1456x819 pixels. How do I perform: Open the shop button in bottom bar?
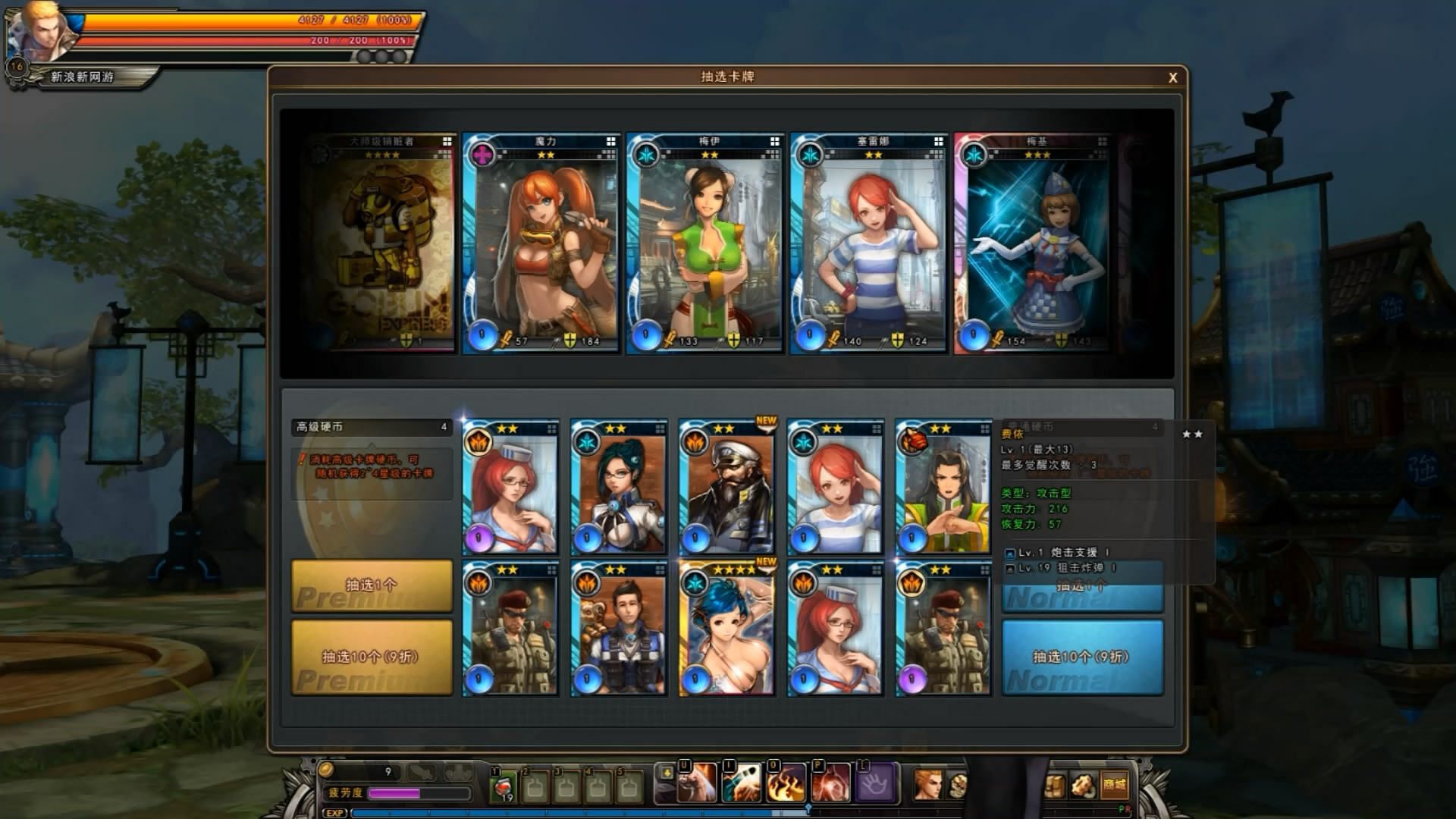1114,785
